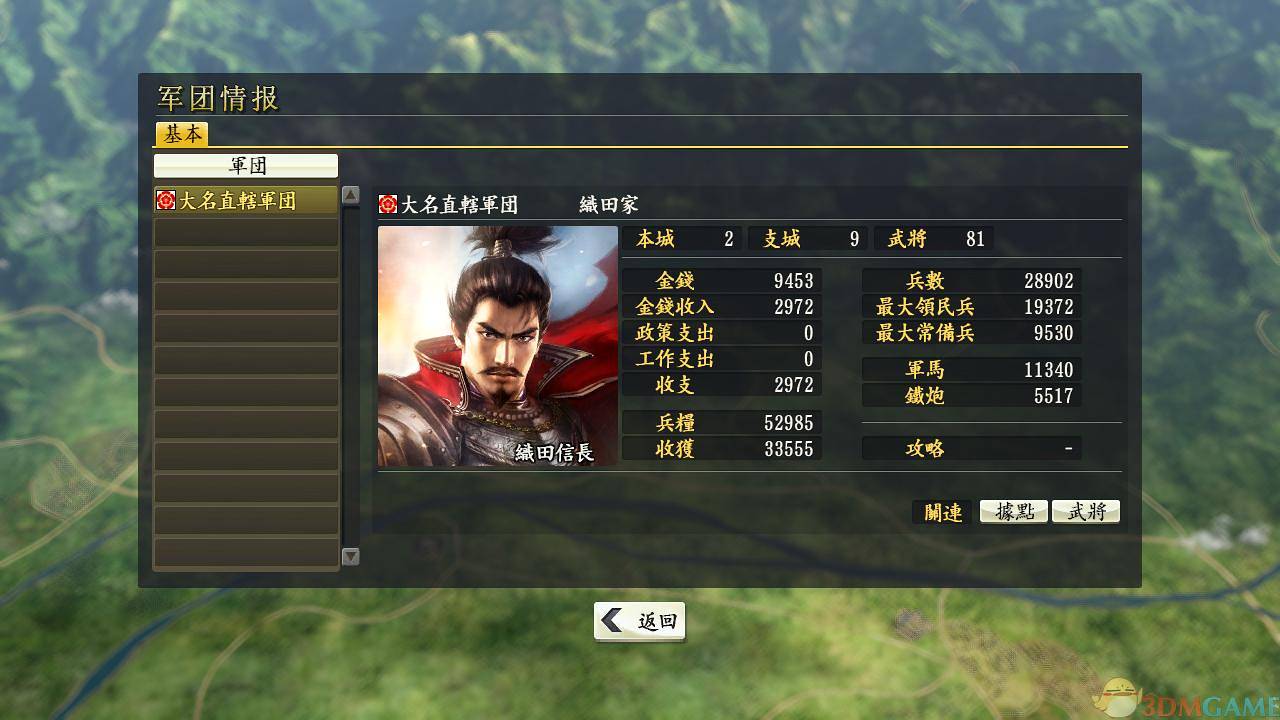Click the gold coin row labeled 金錢
Screen dimensions: 1280x720
[x=720, y=281]
